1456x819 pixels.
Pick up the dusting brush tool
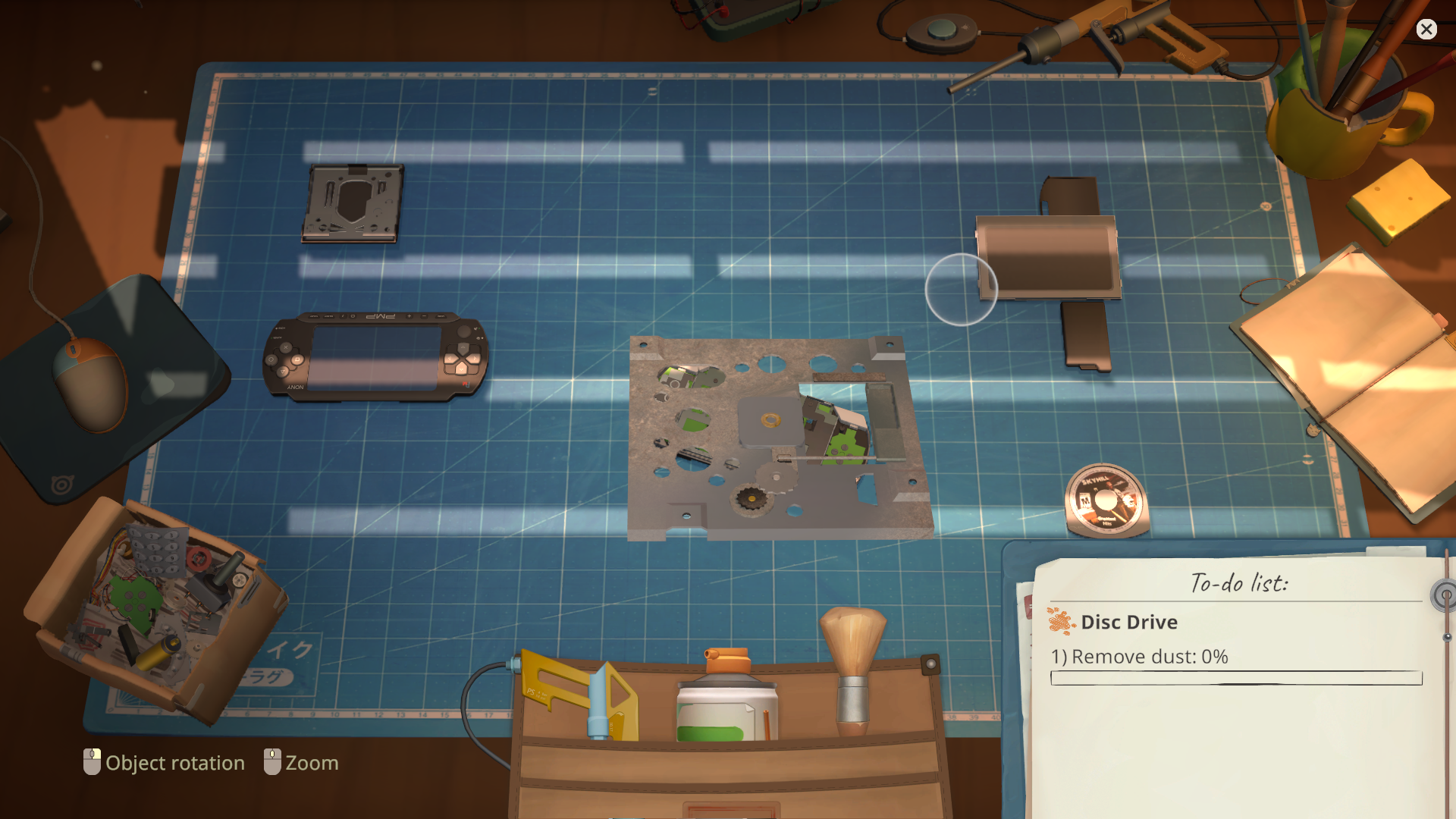(x=854, y=667)
